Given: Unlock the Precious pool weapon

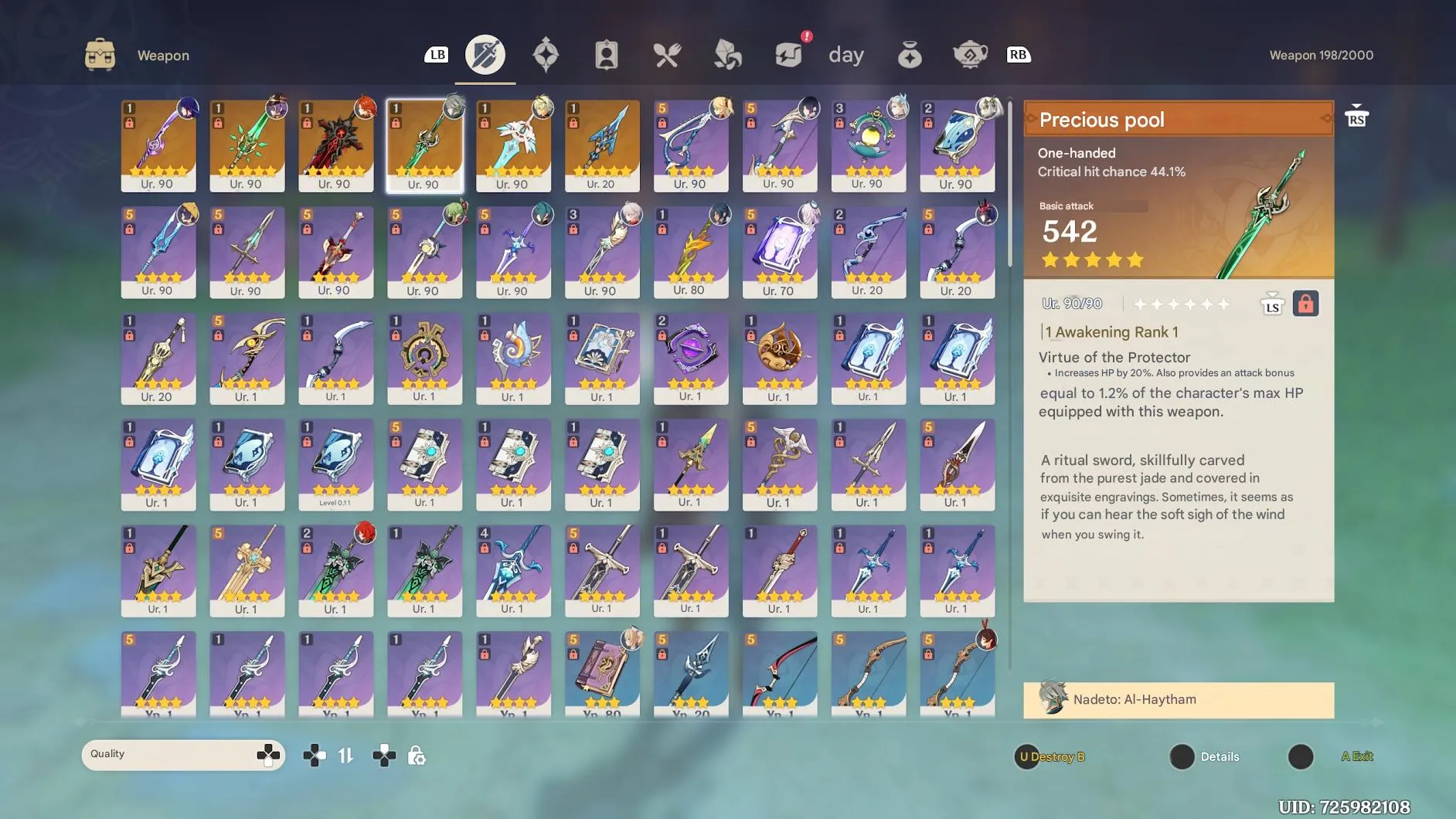Looking at the screenshot, I should tap(1308, 303).
